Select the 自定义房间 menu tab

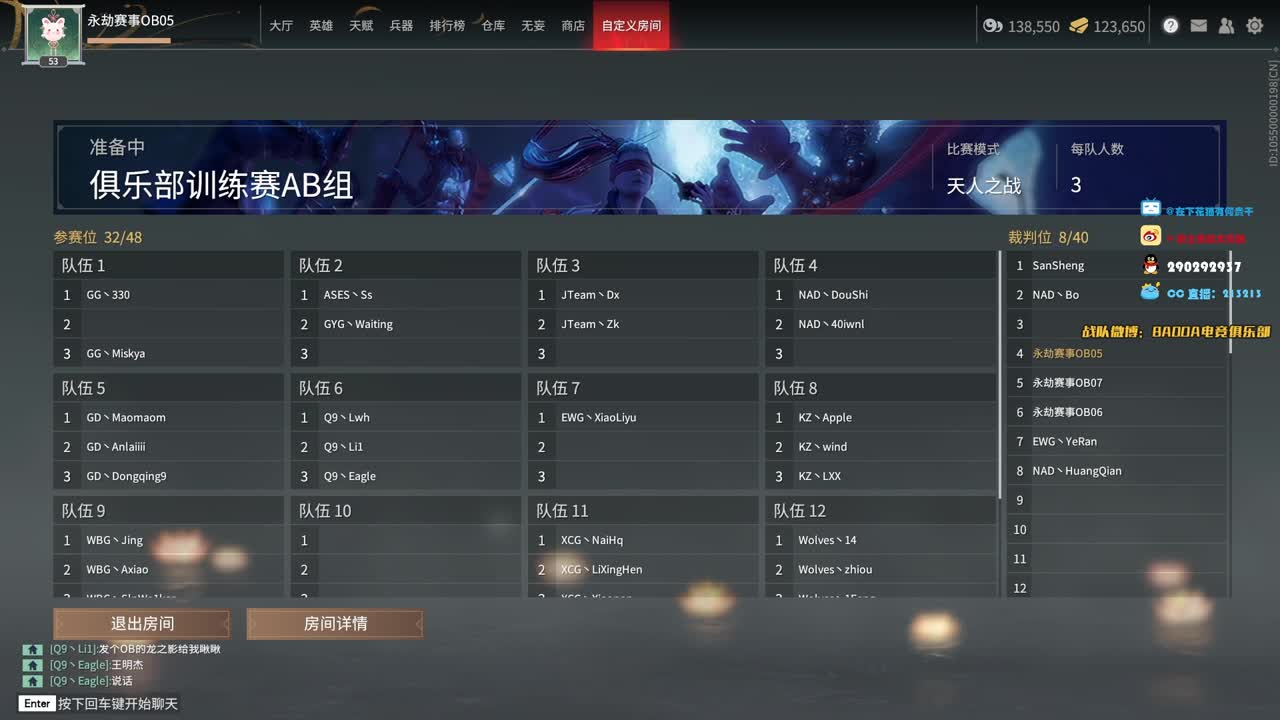[631, 26]
